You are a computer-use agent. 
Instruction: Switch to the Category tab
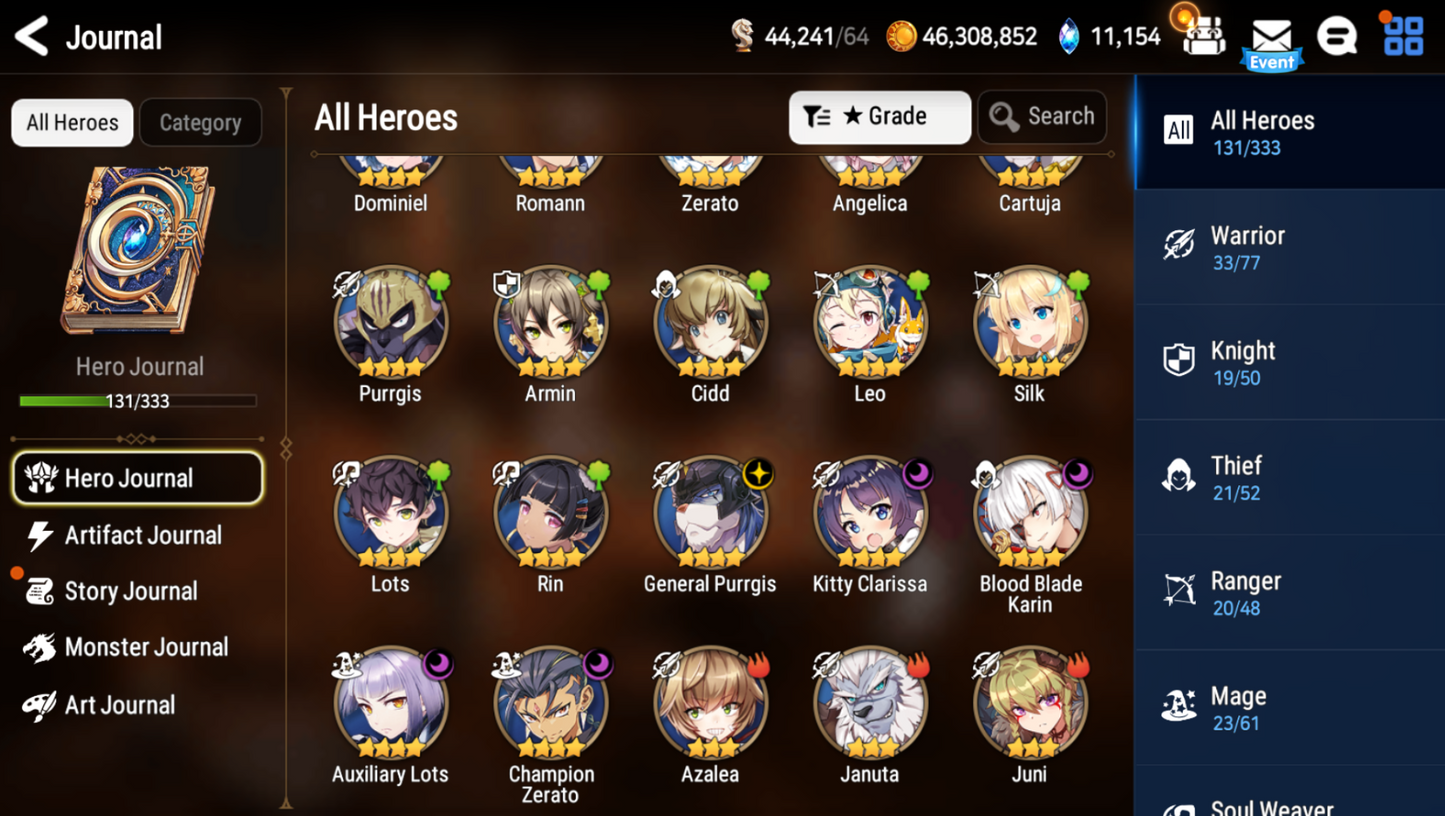click(200, 123)
